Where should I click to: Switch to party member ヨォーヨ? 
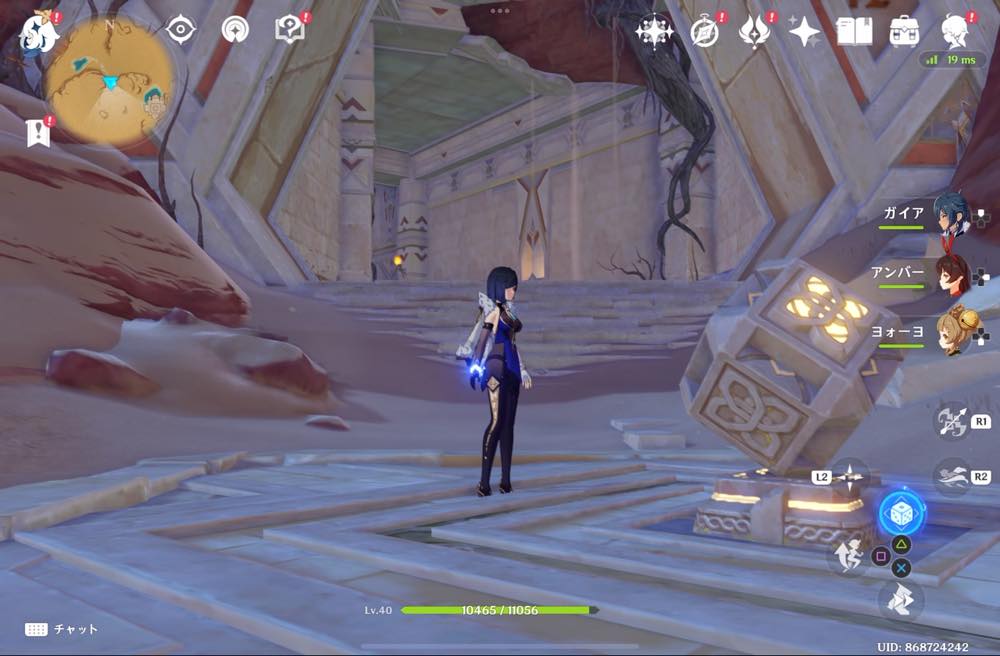pos(951,333)
